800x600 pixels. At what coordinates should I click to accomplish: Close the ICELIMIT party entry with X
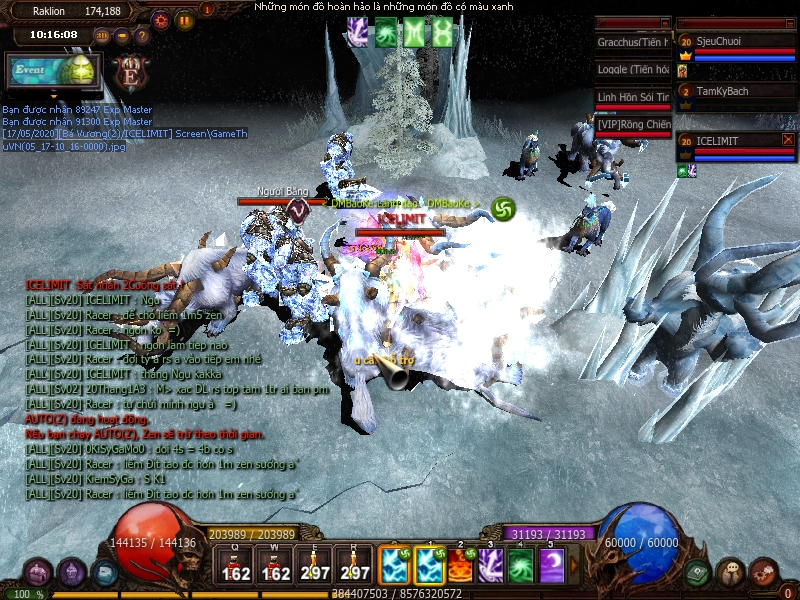pos(788,140)
